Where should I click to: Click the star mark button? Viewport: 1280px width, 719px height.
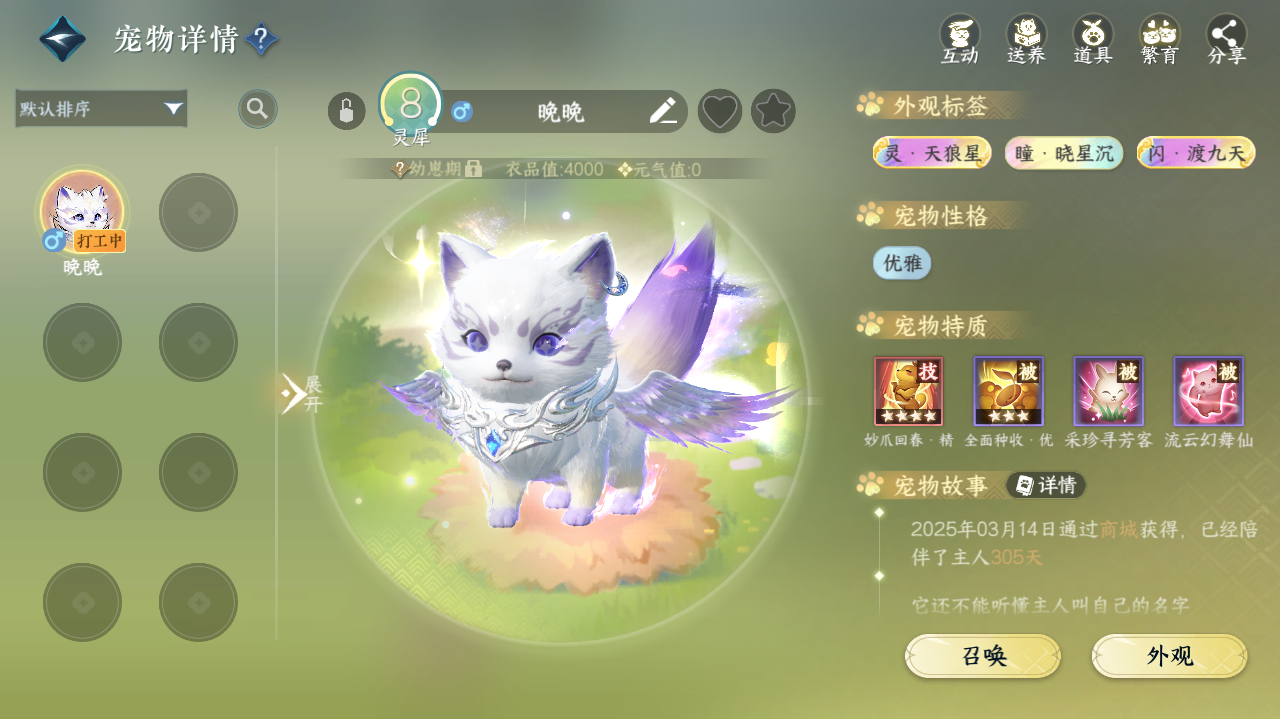pos(773,111)
